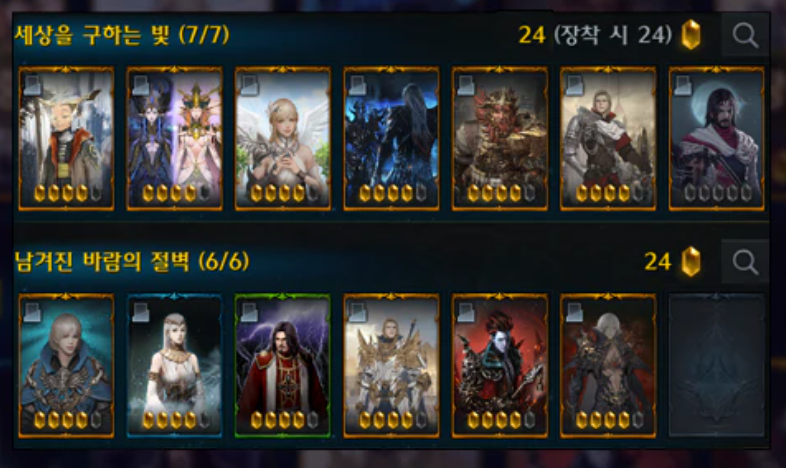Choose the card showing two women
786x468 pixels.
click(x=174, y=138)
